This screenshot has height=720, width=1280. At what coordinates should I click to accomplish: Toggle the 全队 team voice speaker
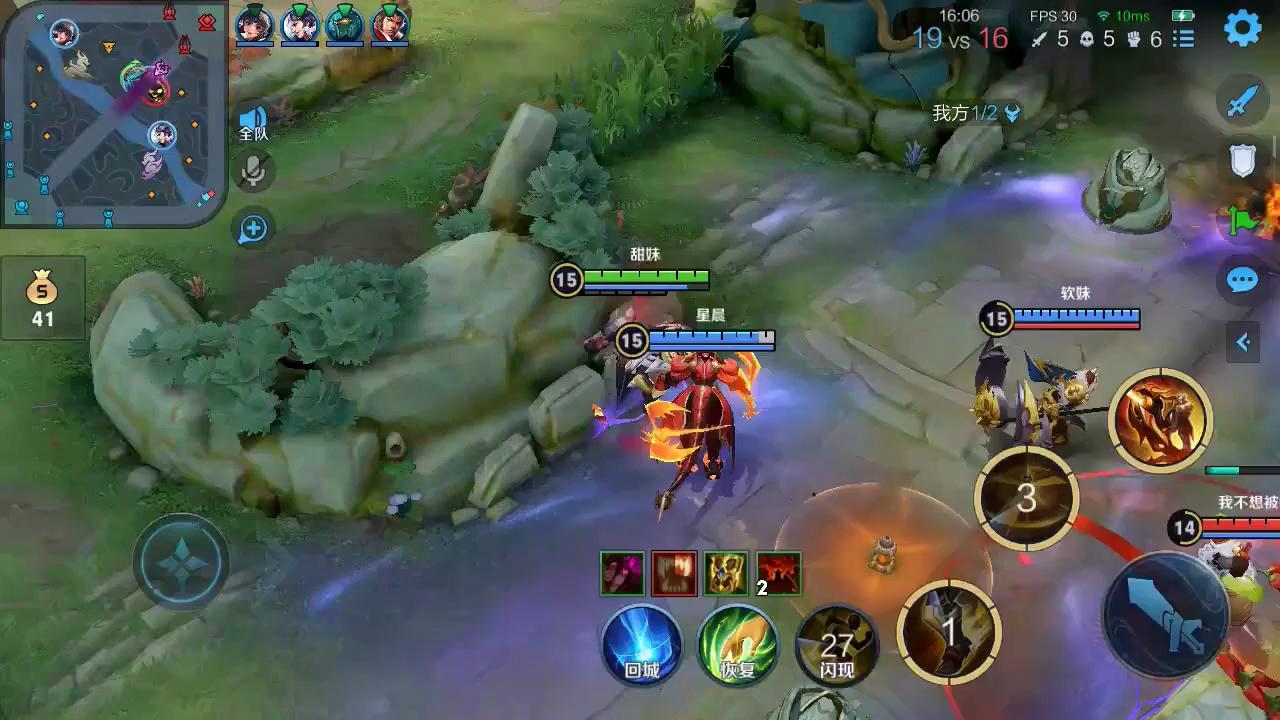coord(253,122)
